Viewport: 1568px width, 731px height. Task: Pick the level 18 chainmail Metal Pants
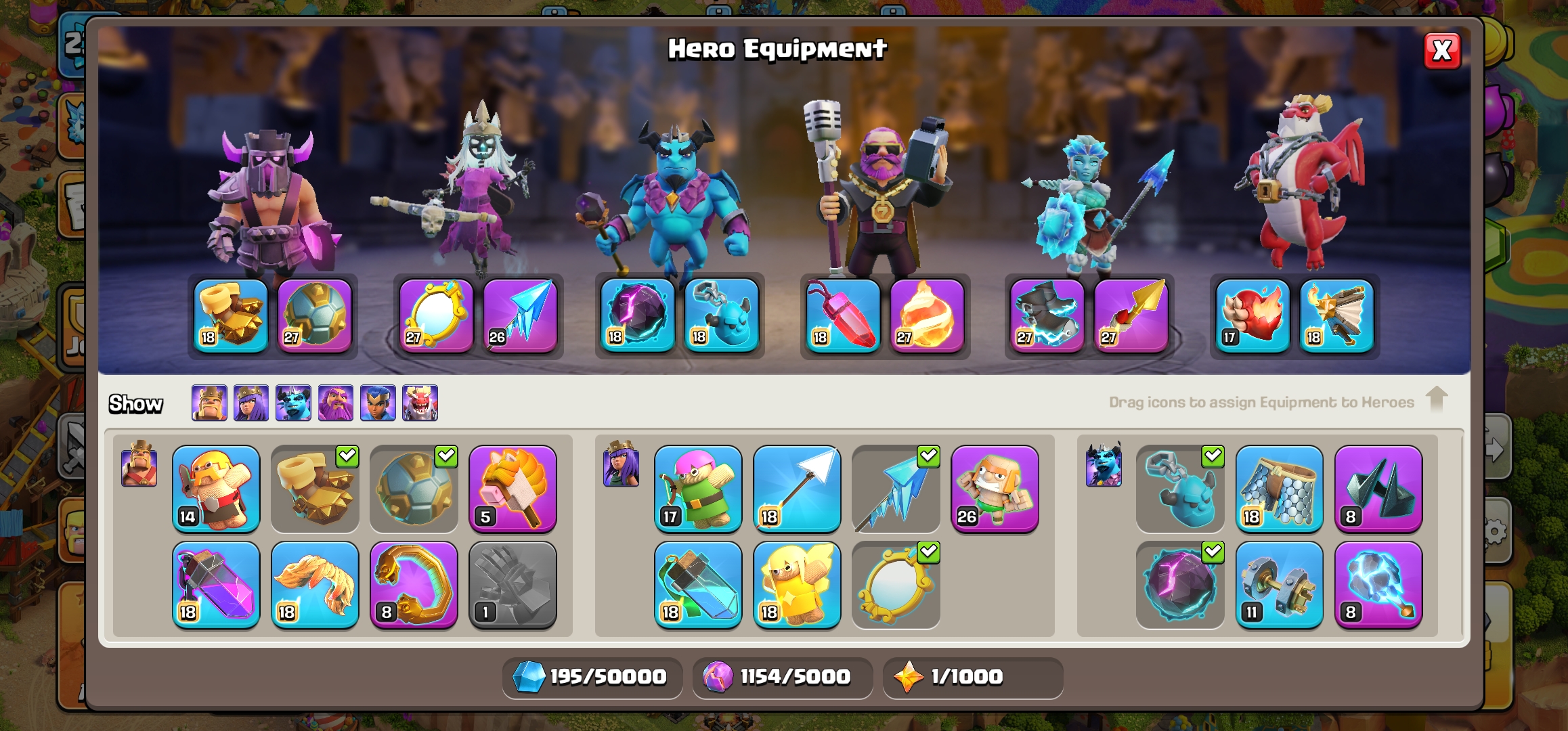pos(1279,489)
